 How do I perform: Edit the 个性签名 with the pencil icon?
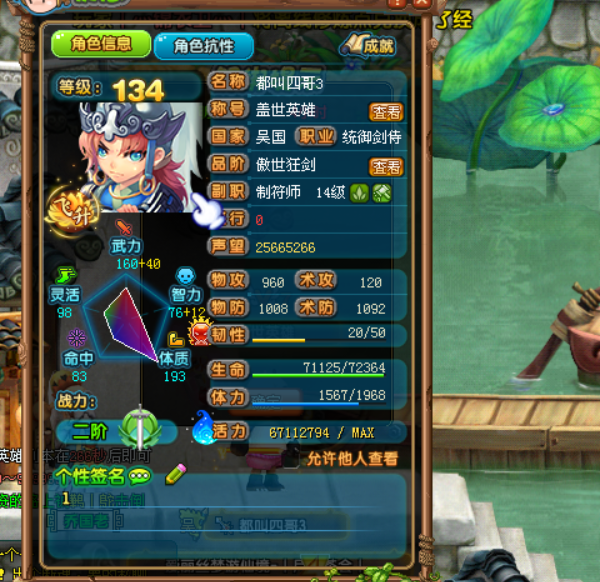tap(176, 474)
